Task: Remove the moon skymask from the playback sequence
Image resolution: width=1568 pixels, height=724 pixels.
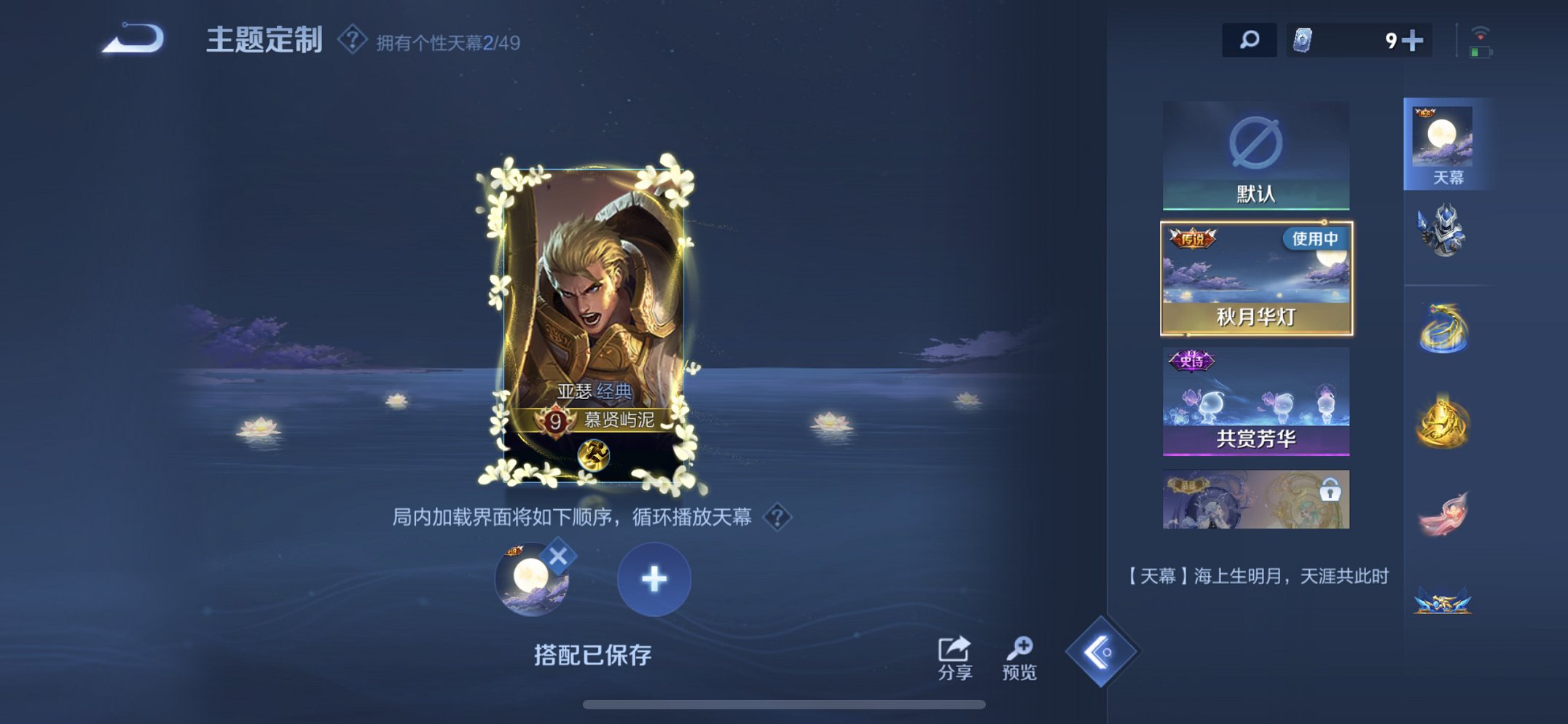Action: tap(556, 554)
